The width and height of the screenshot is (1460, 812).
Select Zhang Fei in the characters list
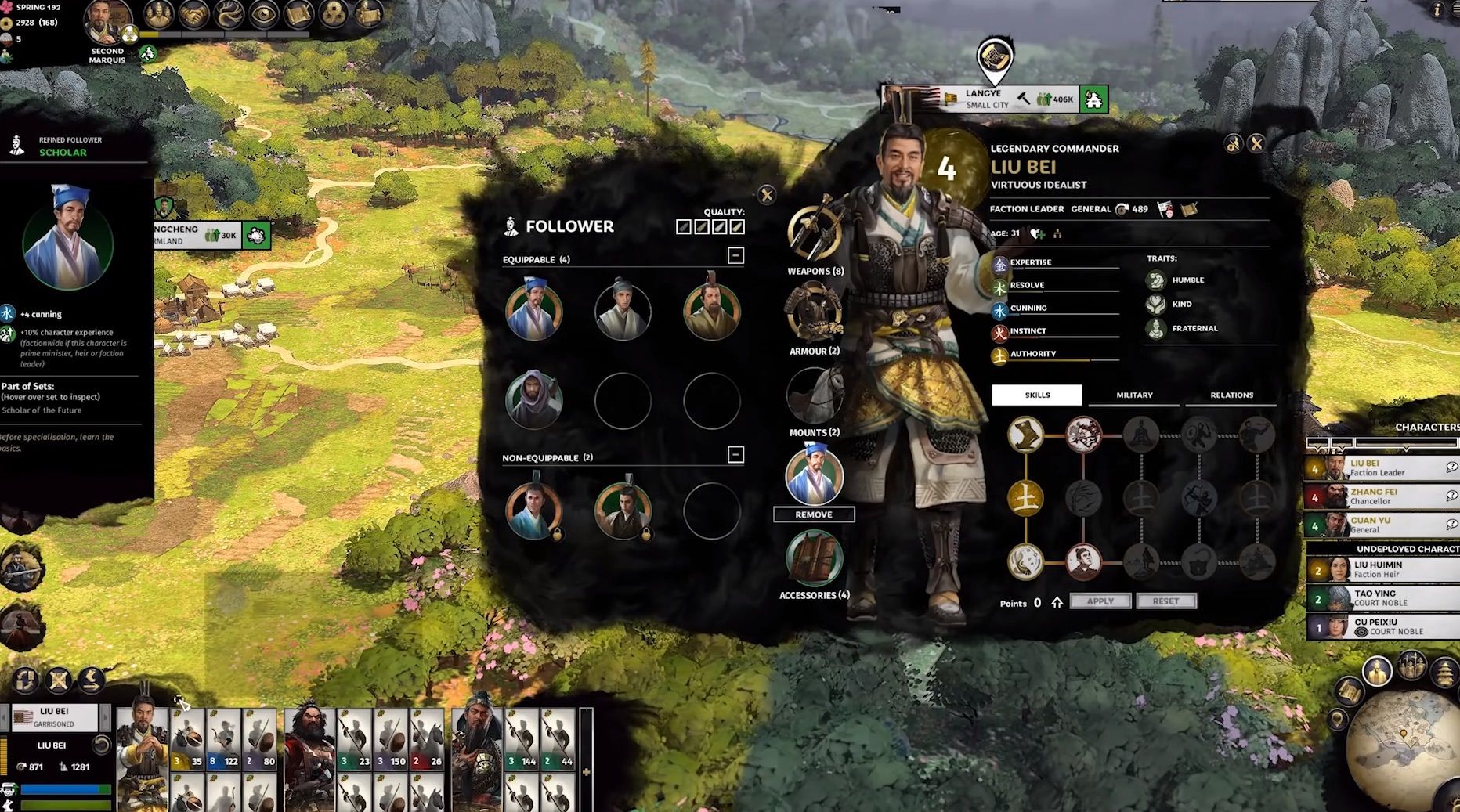coord(1377,496)
